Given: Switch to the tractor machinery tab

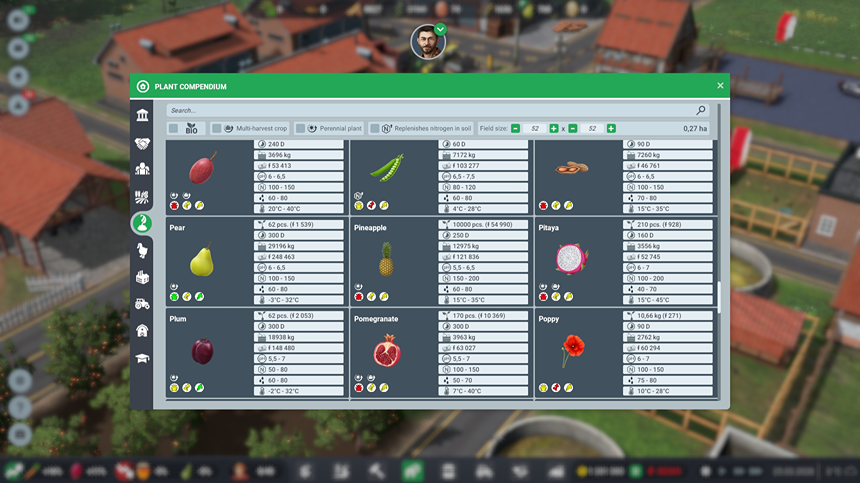Looking at the screenshot, I should tap(143, 303).
